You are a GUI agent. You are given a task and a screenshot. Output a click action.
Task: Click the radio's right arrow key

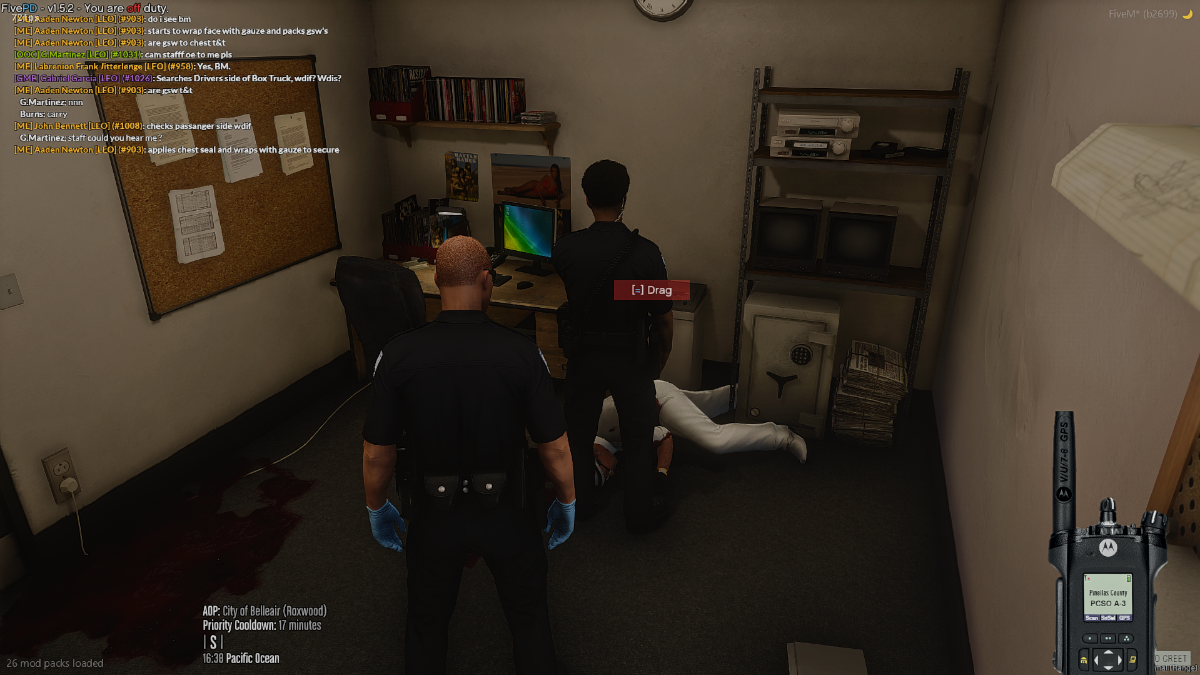click(x=1119, y=661)
